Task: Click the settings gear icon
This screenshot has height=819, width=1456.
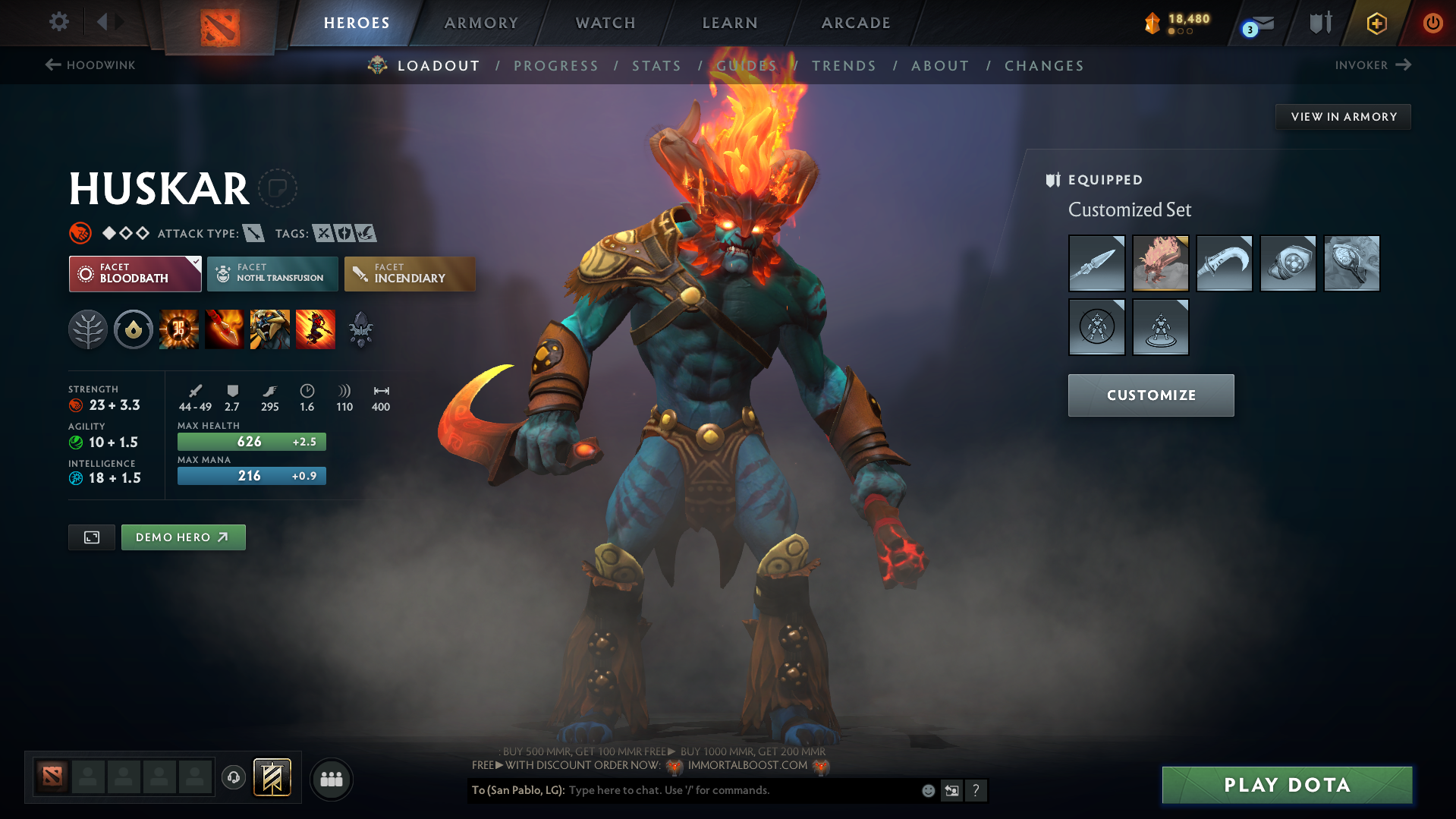Action: [x=58, y=22]
